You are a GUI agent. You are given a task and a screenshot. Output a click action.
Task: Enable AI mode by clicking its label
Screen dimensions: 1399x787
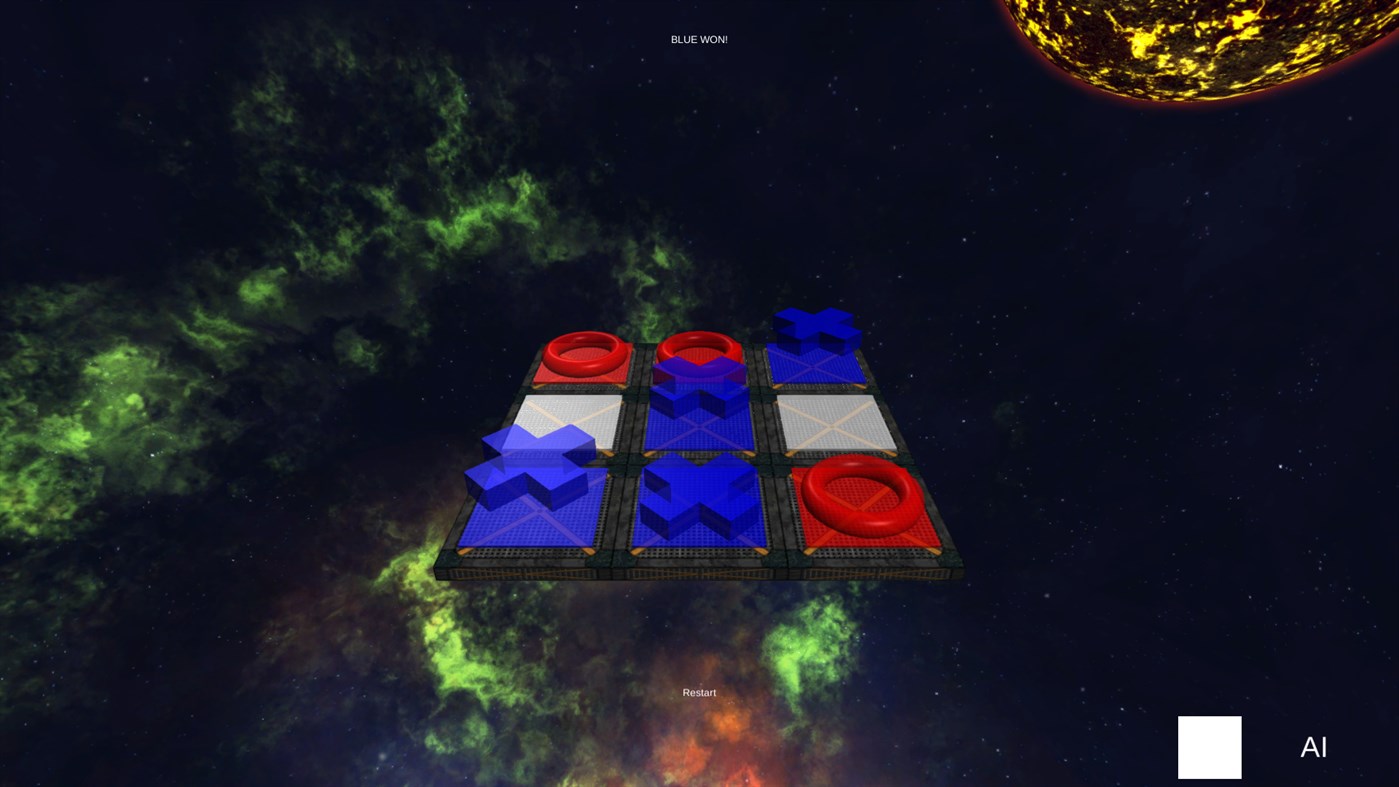(x=1313, y=746)
